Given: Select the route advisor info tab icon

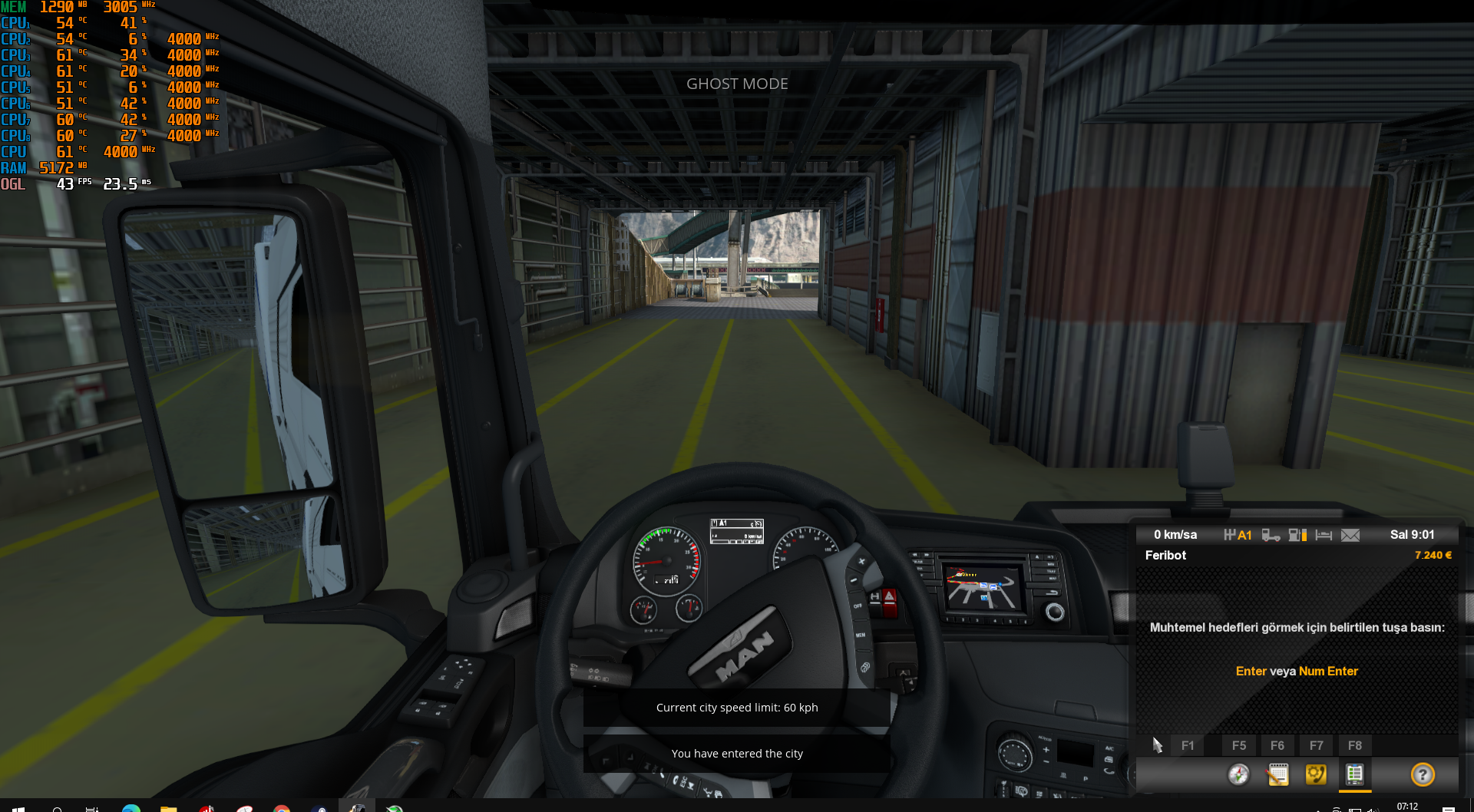Looking at the screenshot, I should [1355, 774].
